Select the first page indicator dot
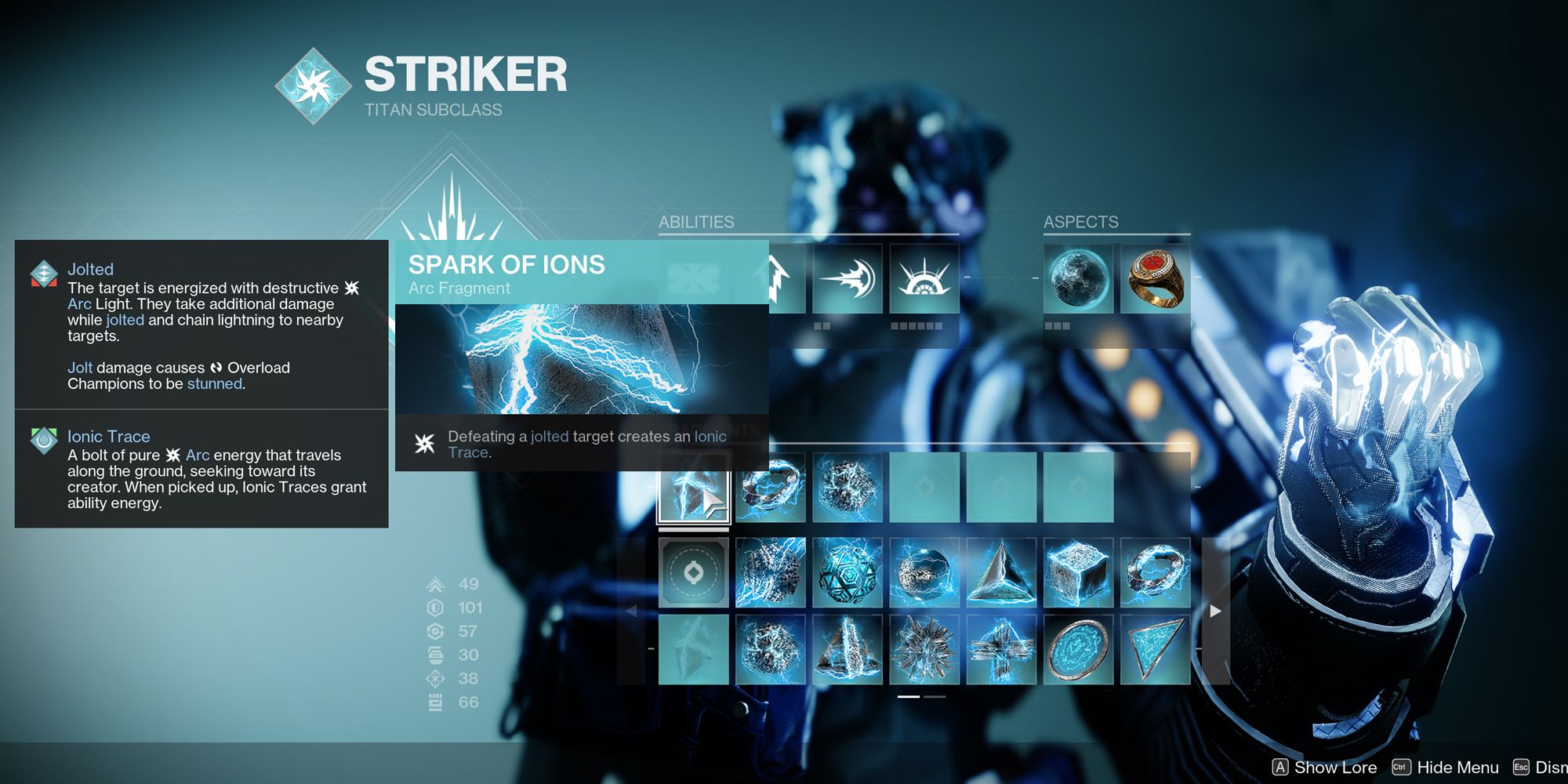This screenshot has width=1568, height=784. click(x=909, y=698)
